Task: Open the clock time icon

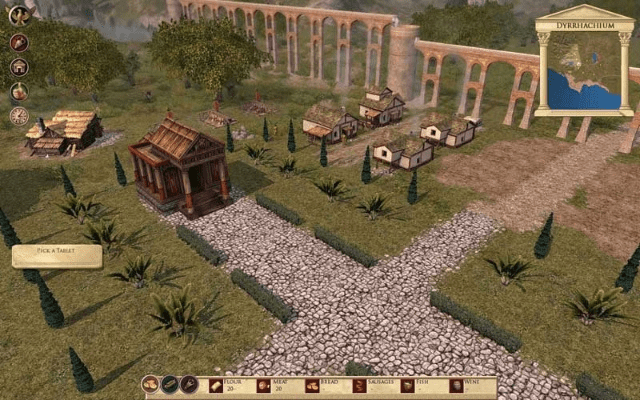Action: point(19,116)
